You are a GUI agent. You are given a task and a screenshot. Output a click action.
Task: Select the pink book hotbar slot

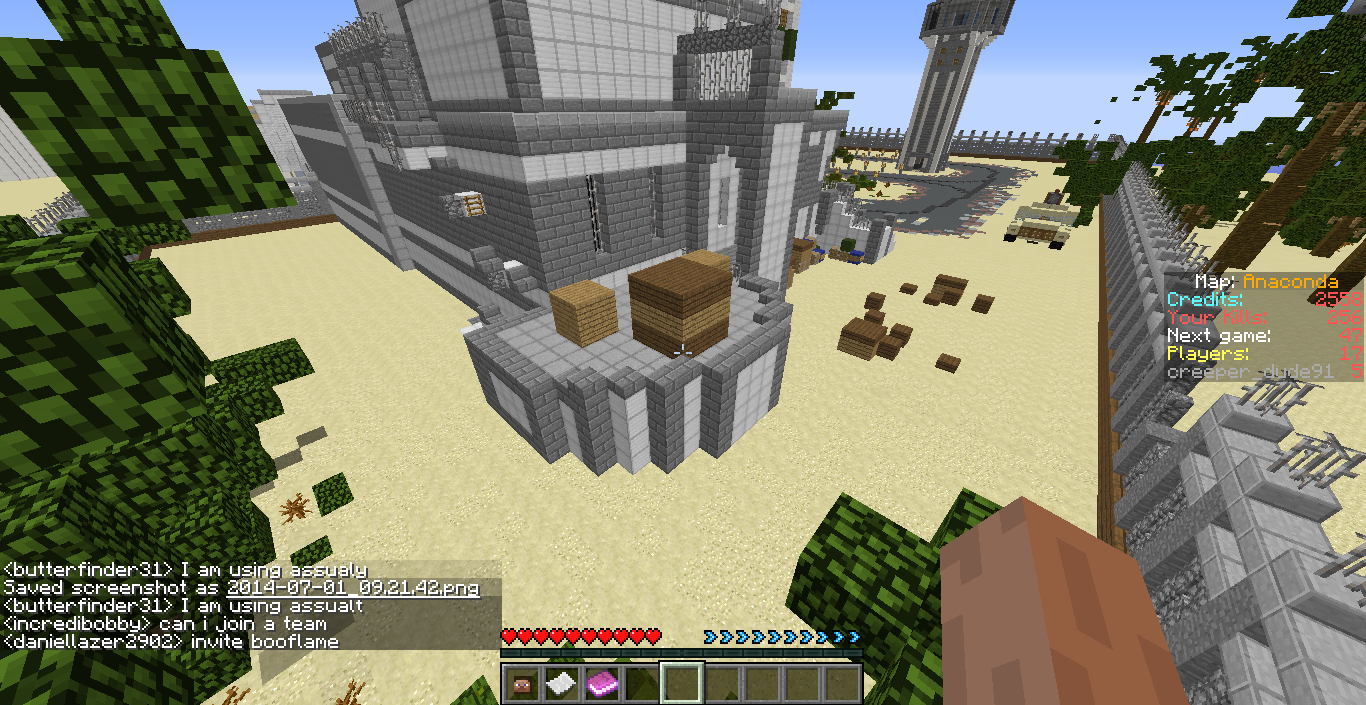pyautogui.click(x=601, y=683)
